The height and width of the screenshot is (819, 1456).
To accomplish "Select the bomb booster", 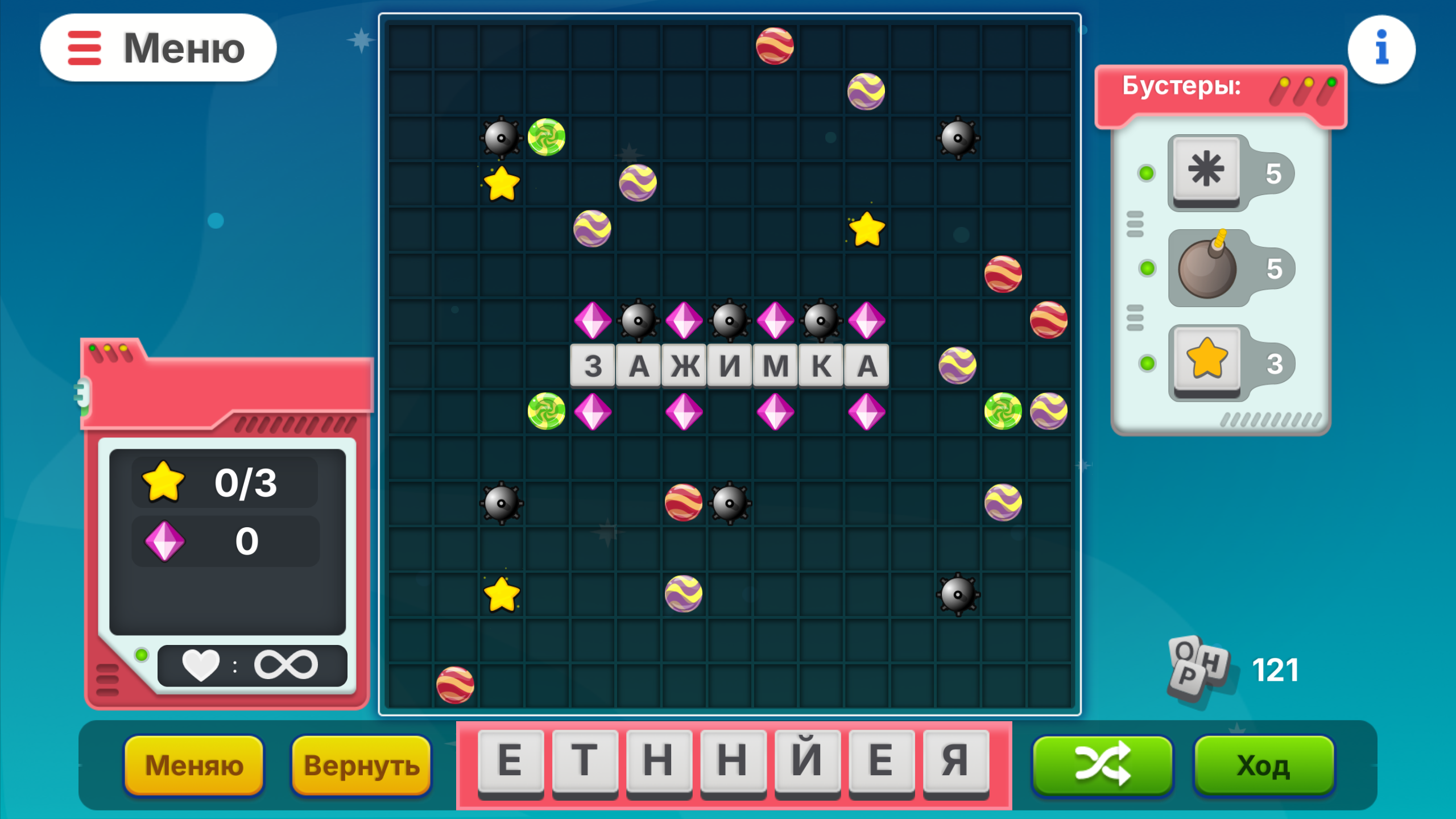I will 1207,267.
